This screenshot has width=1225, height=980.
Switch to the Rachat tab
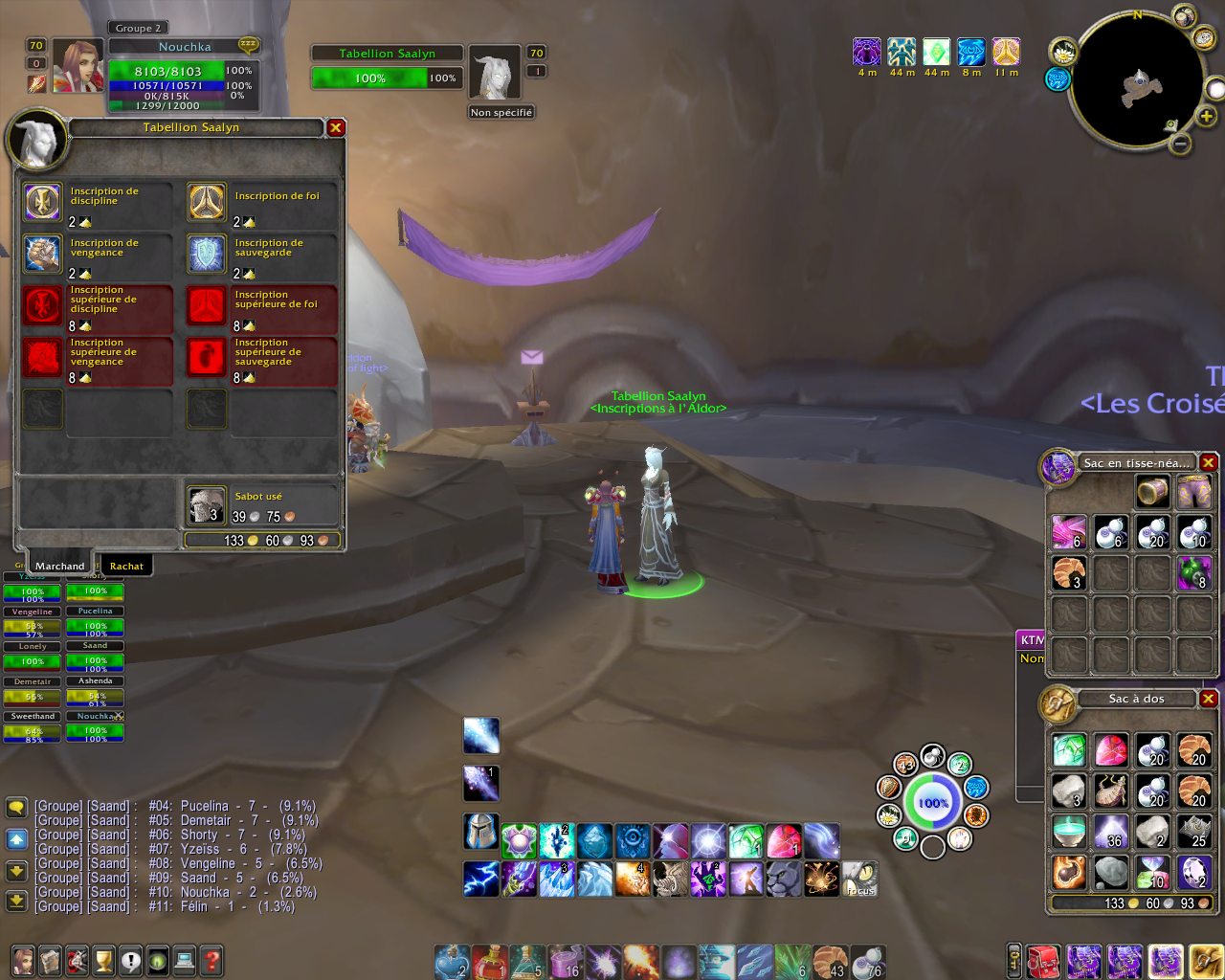click(x=126, y=566)
